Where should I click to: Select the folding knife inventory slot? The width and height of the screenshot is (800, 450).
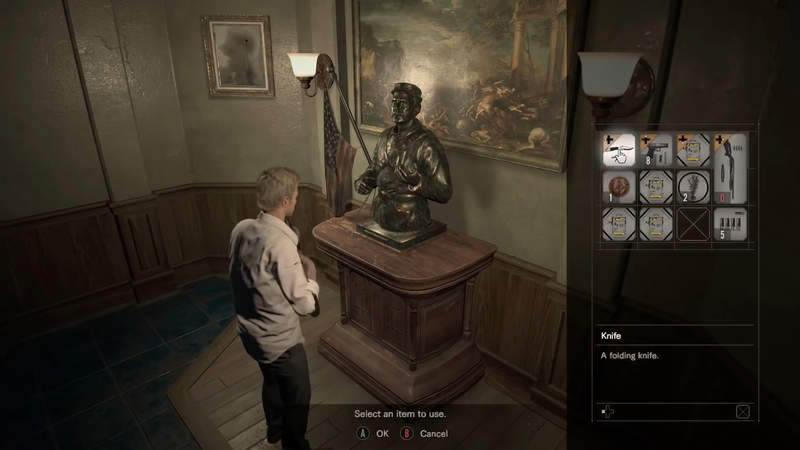coord(619,150)
